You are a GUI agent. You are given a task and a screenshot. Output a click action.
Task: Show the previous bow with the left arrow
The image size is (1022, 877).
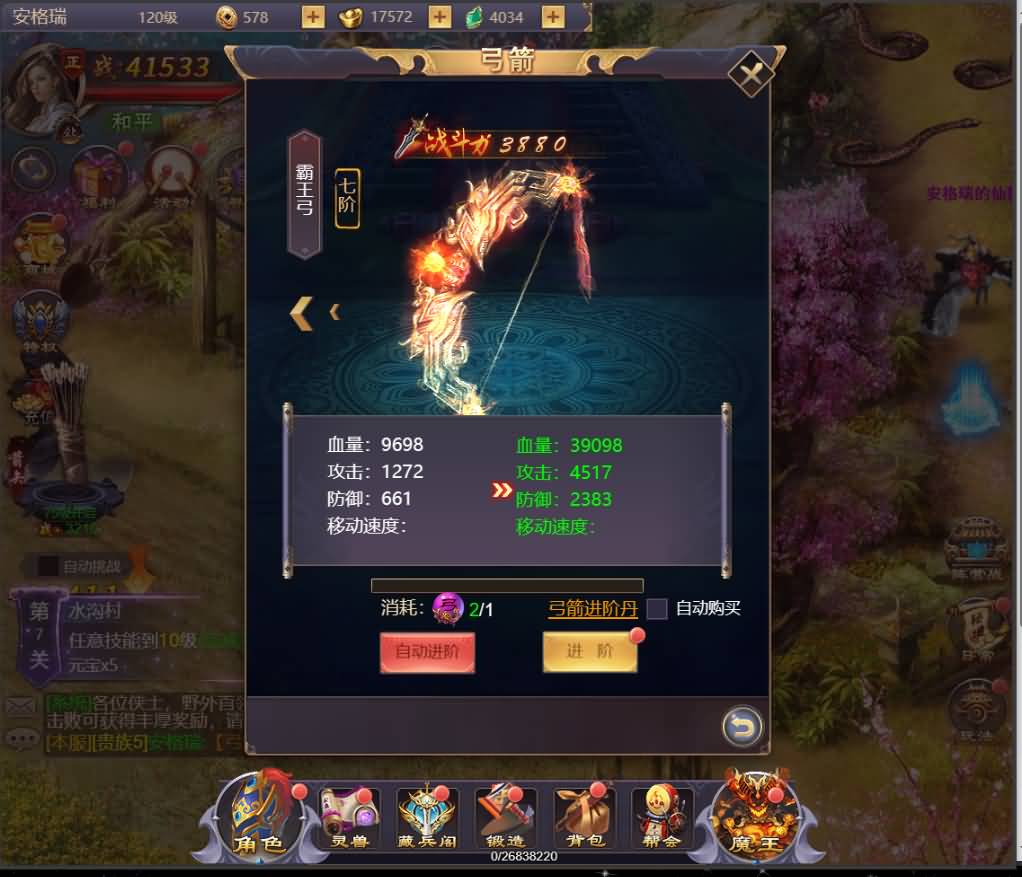point(302,313)
